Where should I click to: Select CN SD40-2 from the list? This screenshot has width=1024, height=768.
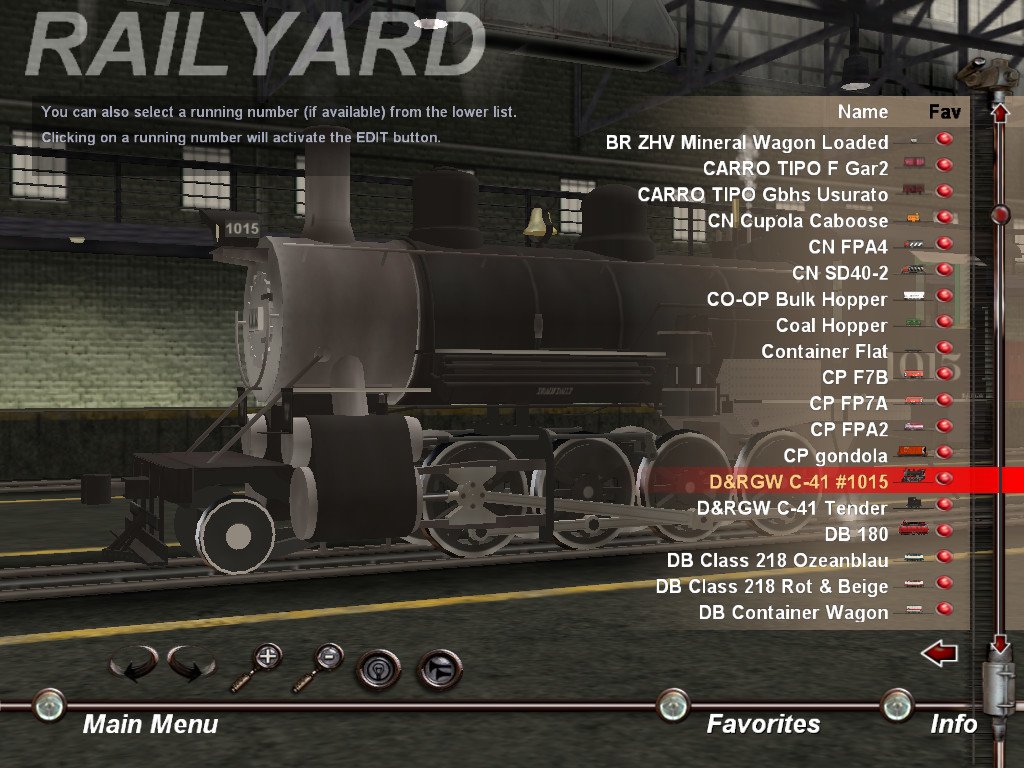coord(839,272)
